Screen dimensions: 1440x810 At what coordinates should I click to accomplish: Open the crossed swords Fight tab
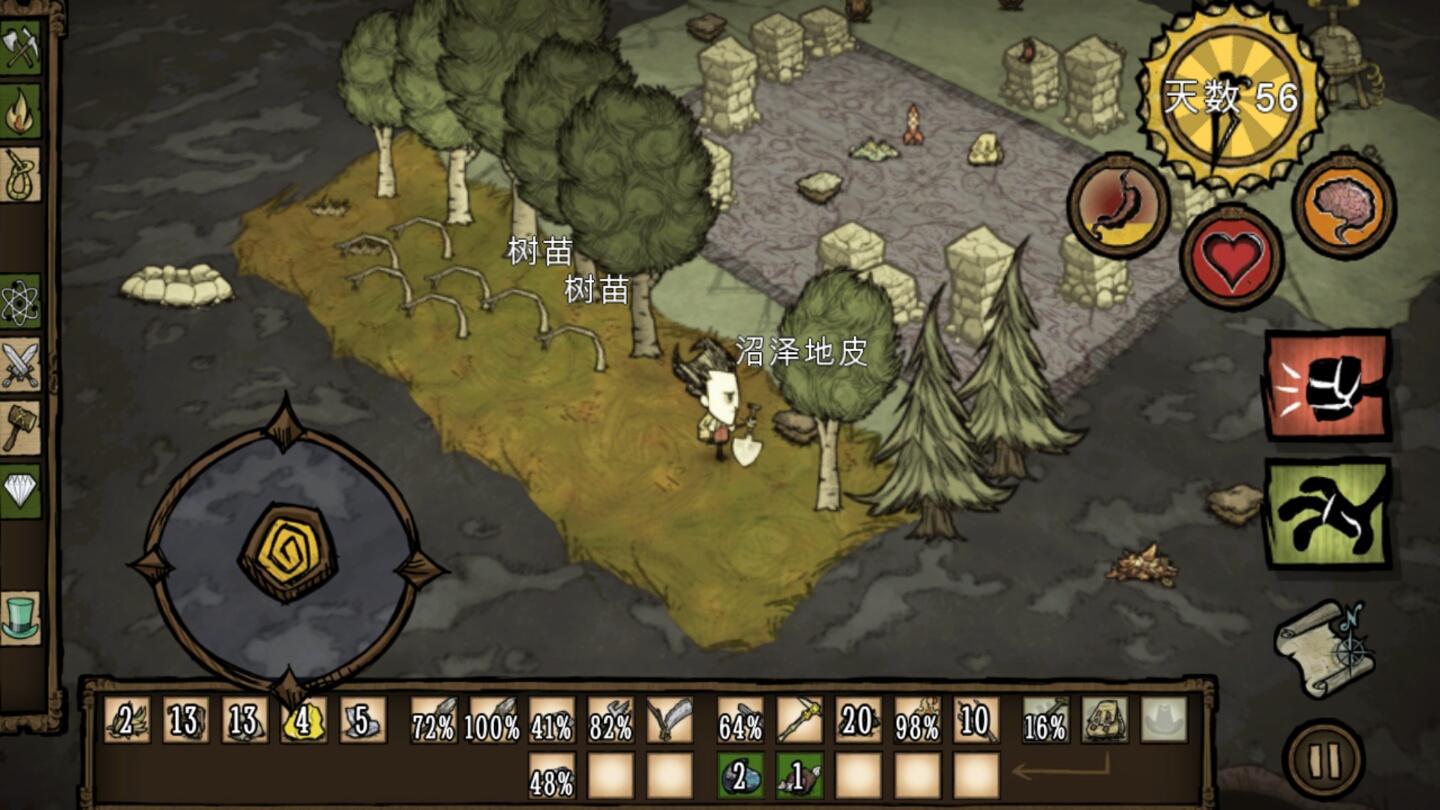tap(20, 365)
